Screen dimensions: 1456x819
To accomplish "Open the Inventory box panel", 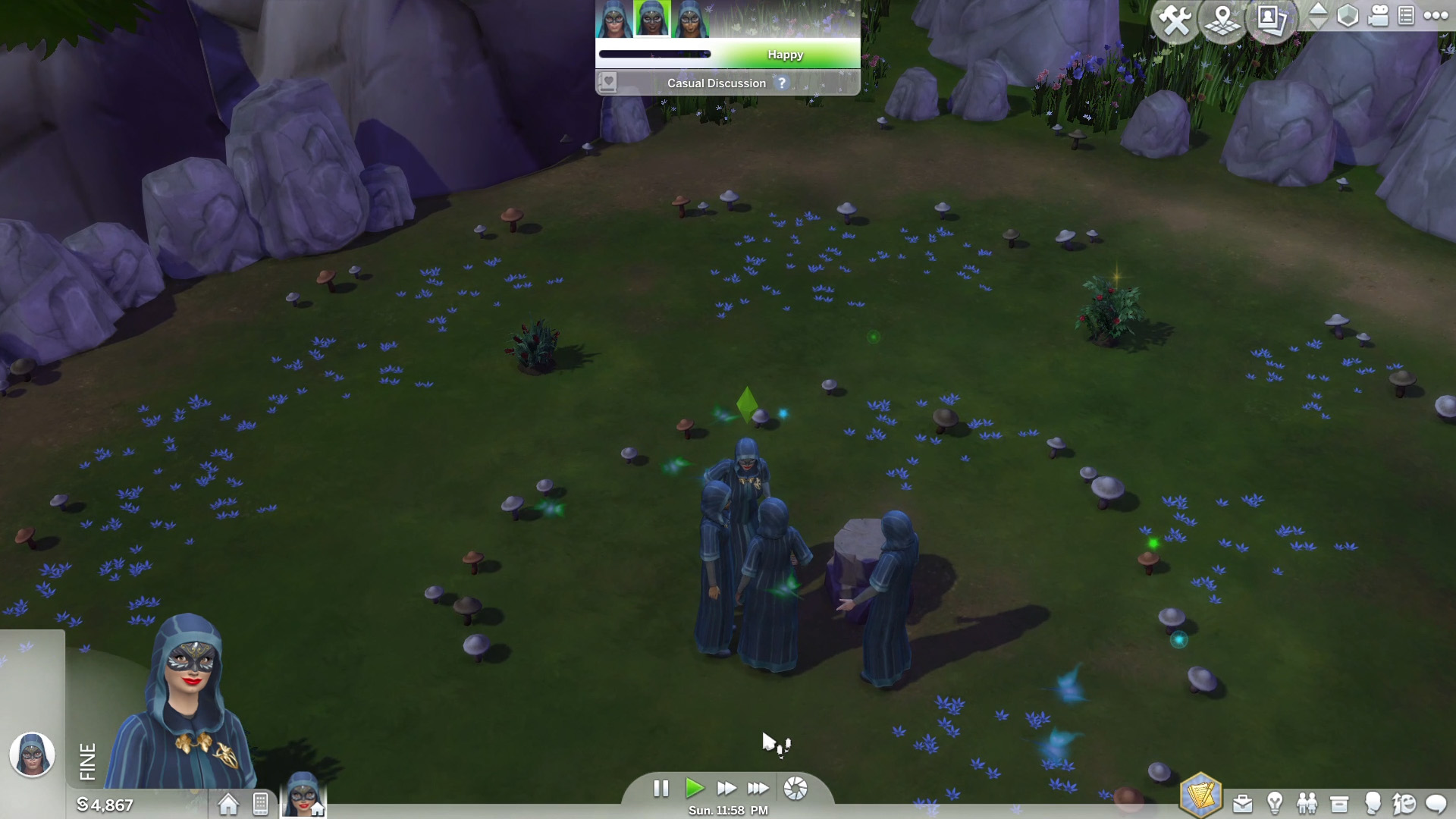I will click(x=1339, y=803).
